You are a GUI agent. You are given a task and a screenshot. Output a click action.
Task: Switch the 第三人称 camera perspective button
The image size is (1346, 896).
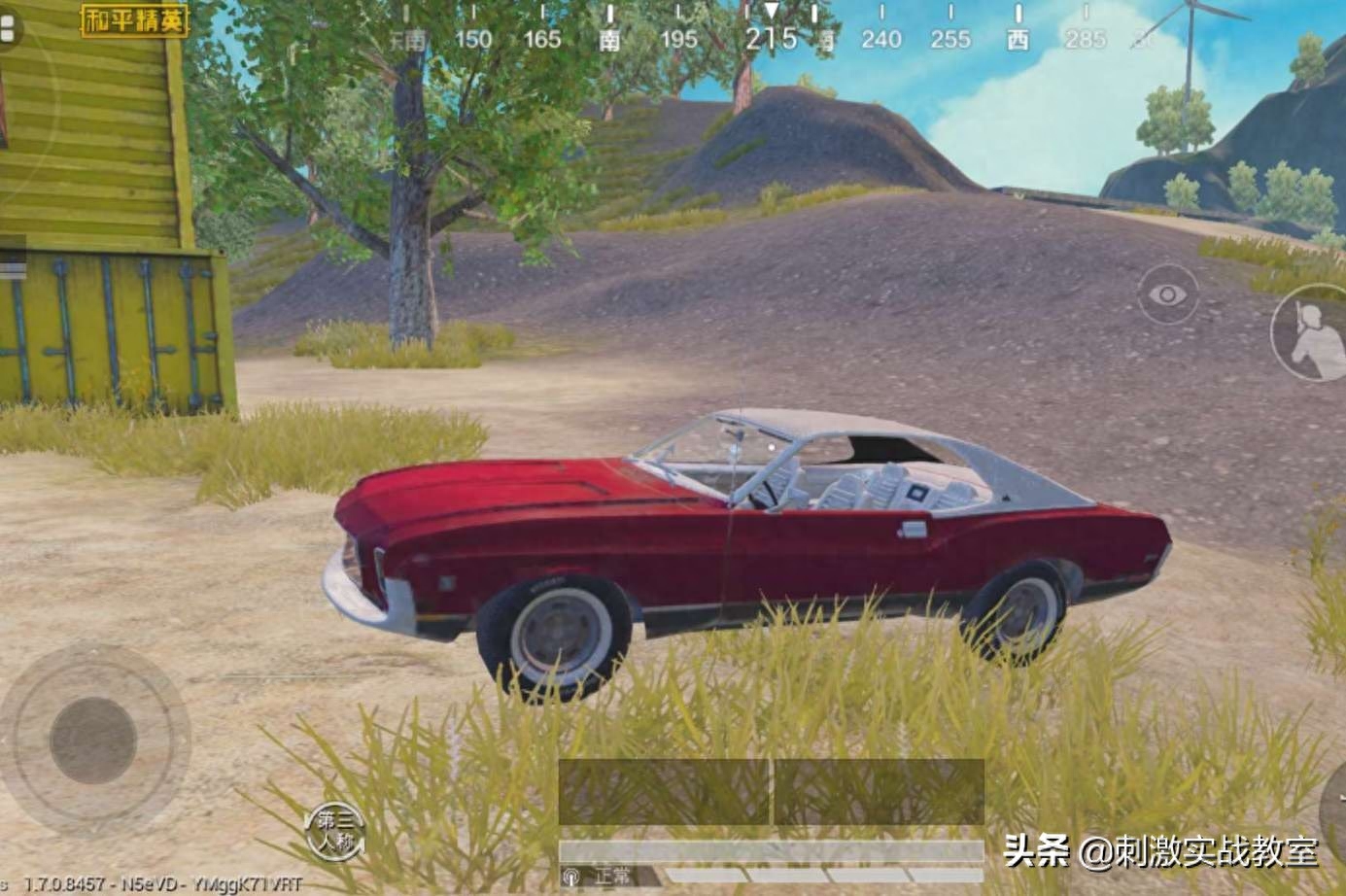point(335,831)
